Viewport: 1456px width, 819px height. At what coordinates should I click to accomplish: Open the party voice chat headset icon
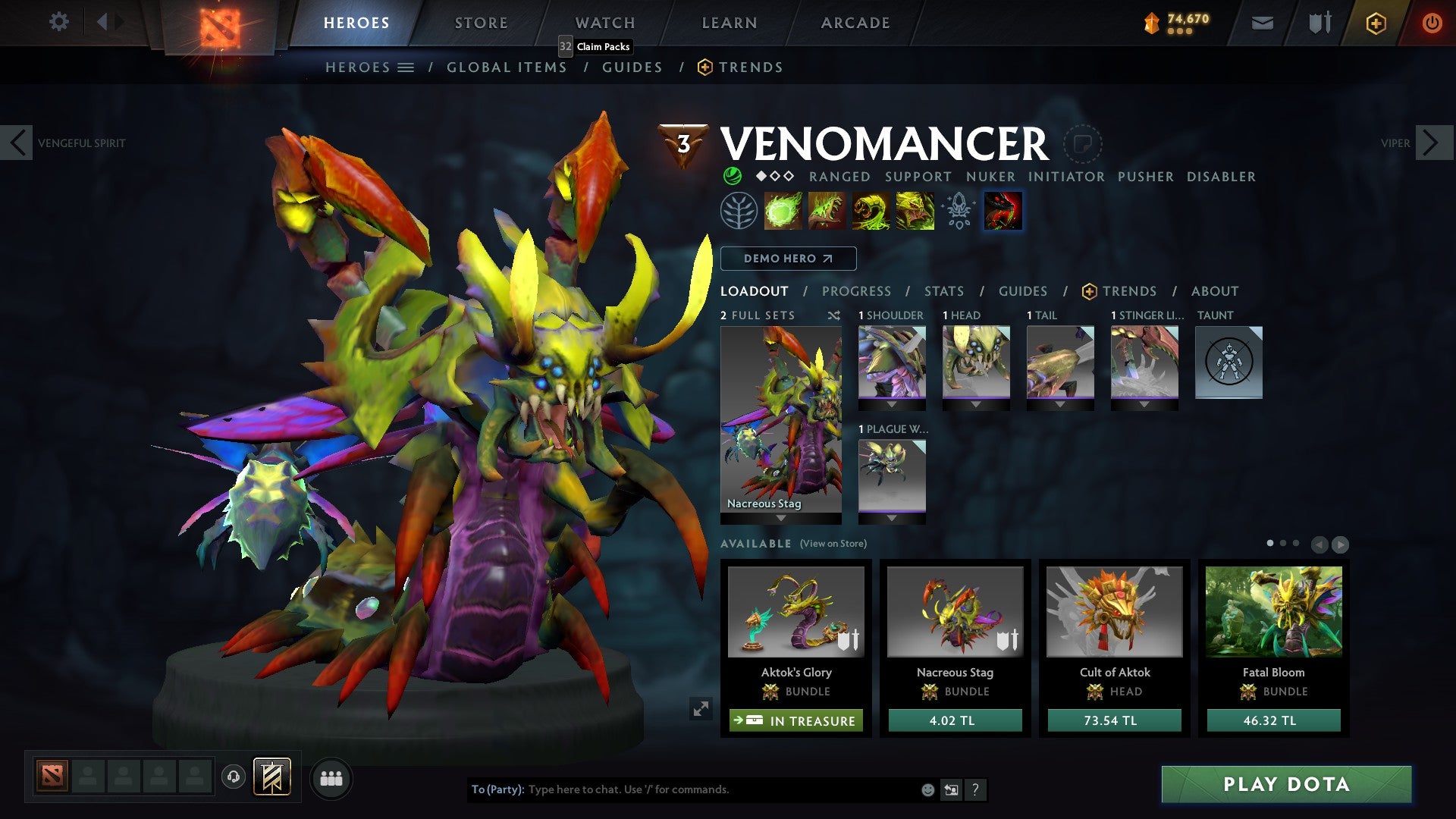[x=233, y=777]
